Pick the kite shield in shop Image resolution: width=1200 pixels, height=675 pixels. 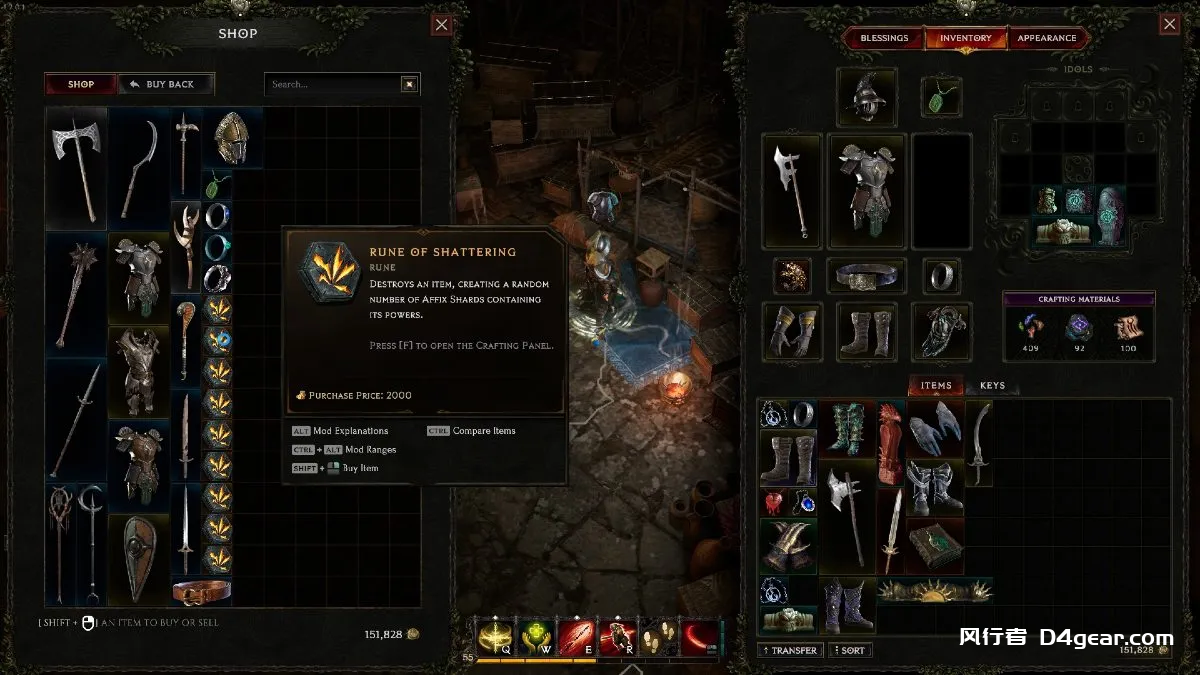pyautogui.click(x=138, y=558)
